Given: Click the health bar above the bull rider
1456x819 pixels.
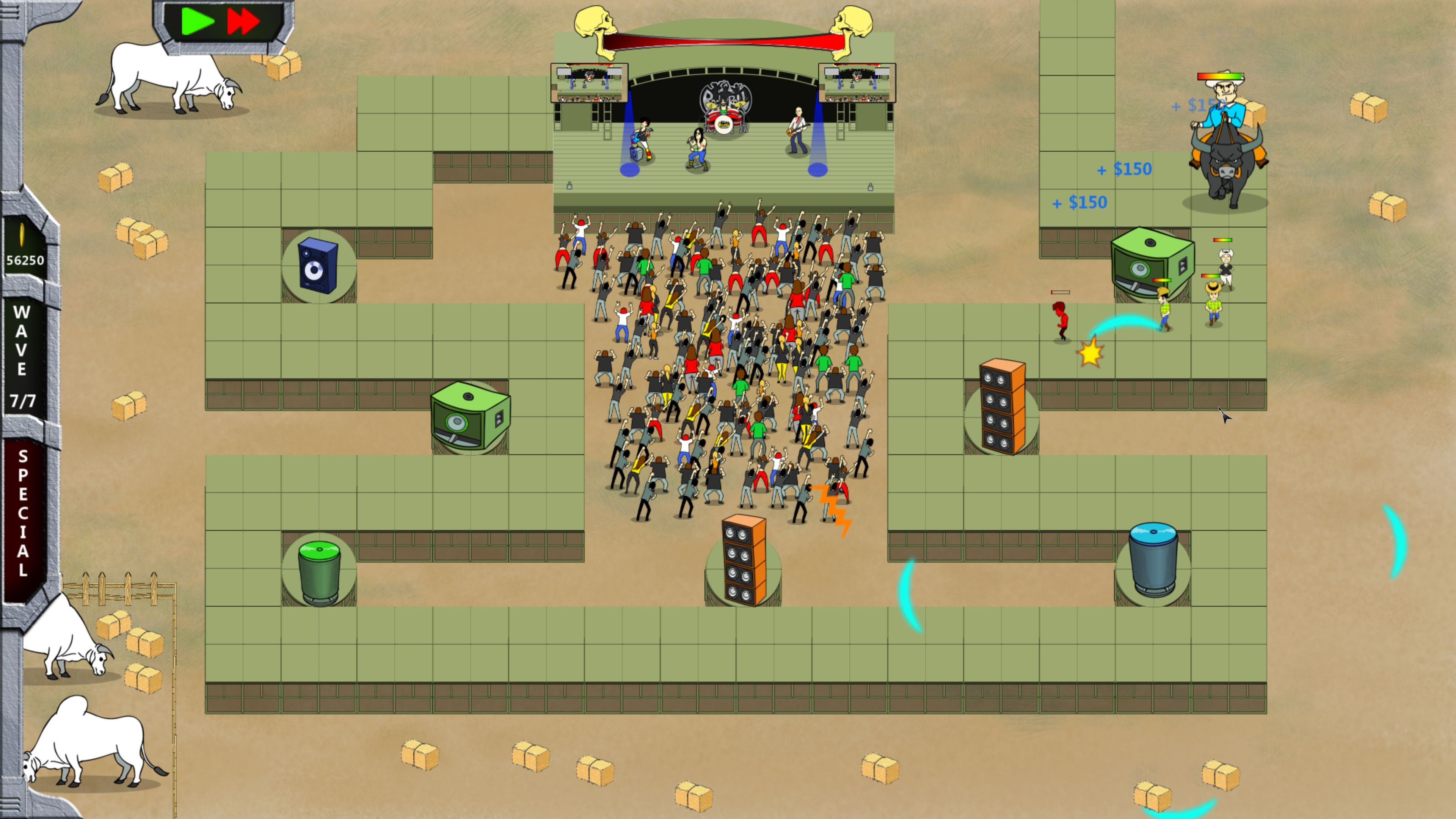Looking at the screenshot, I should tap(1220, 76).
